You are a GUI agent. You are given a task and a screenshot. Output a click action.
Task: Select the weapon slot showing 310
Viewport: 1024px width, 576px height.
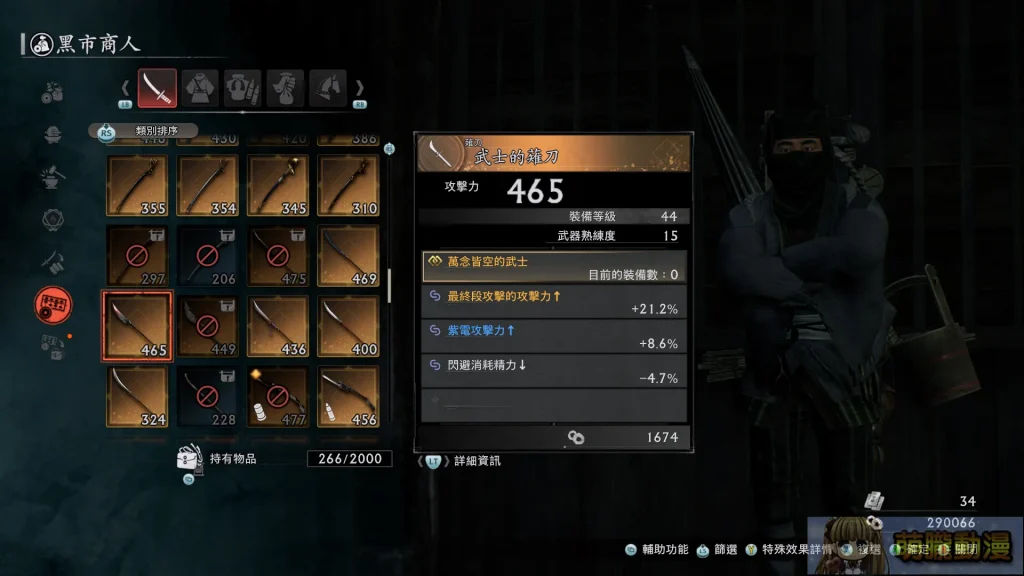click(348, 186)
